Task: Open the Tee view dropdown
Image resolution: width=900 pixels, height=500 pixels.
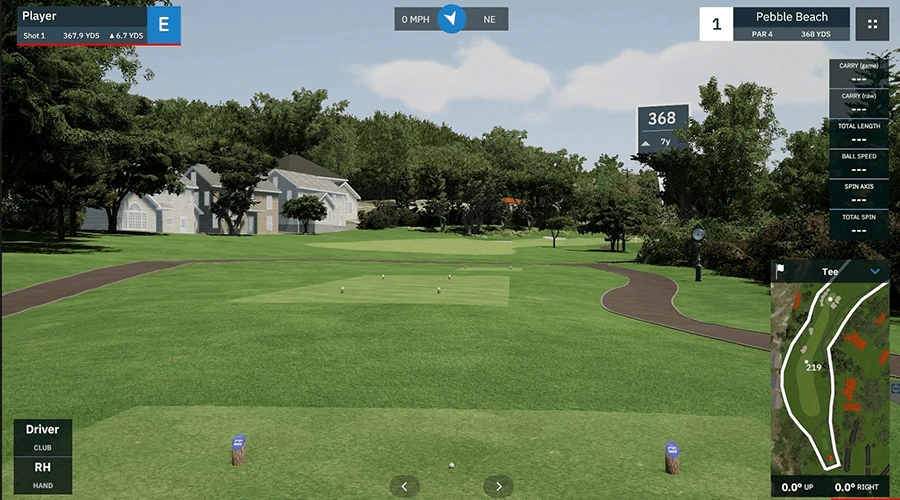Action: tap(876, 271)
